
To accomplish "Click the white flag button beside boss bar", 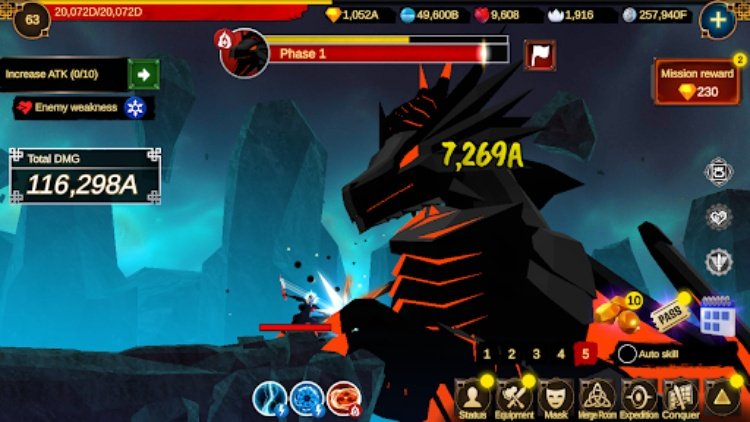I will [x=540, y=55].
